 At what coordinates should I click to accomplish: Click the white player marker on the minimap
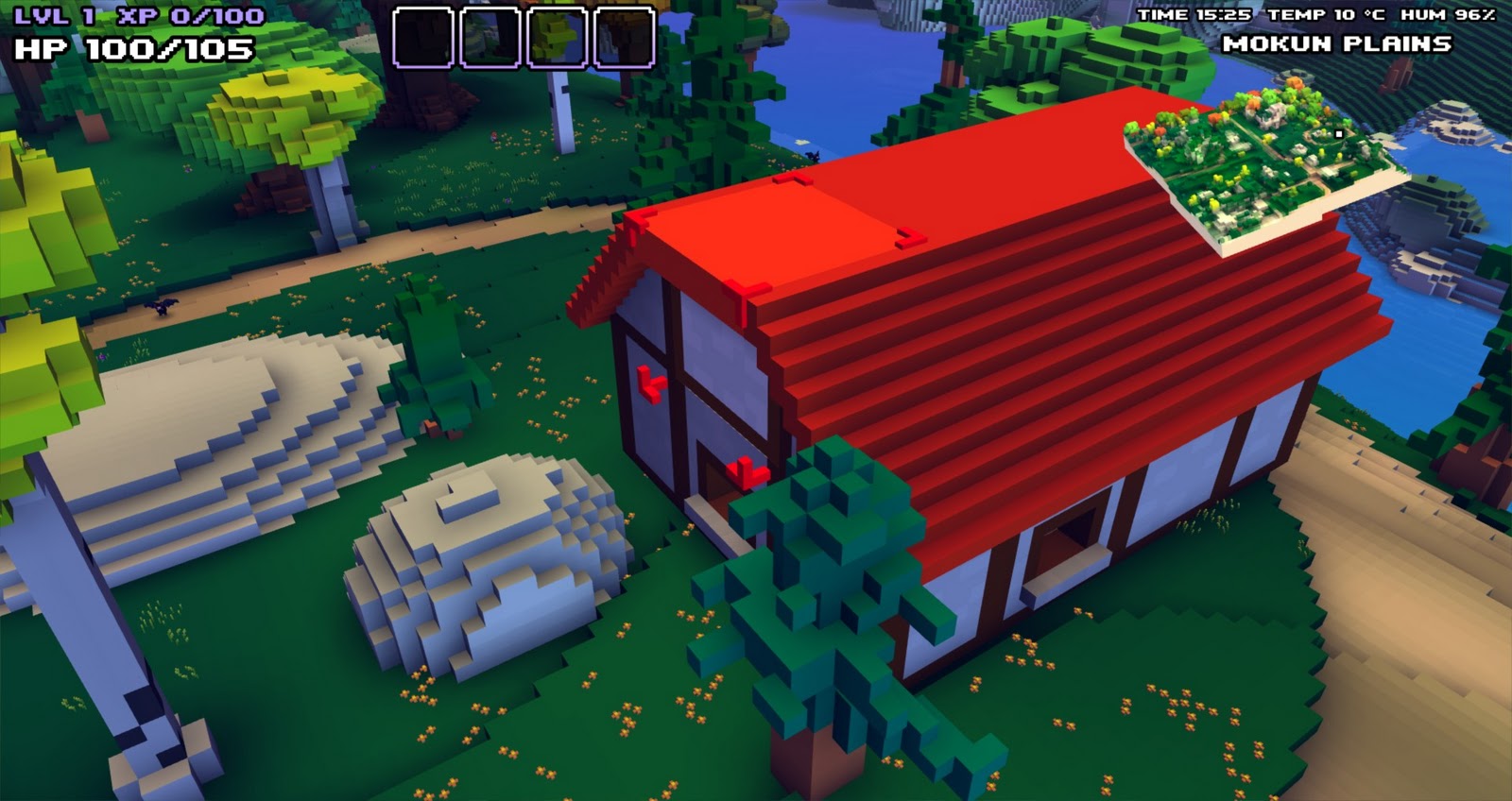pos(1339,134)
